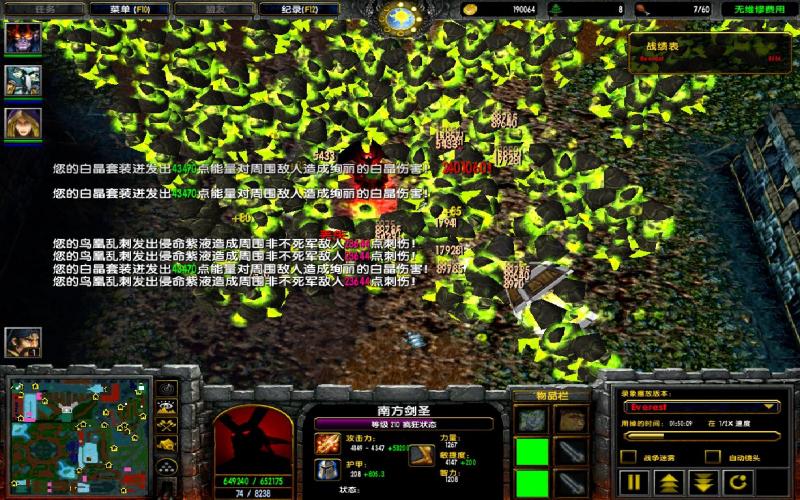
Task: Click the bearded hero portrait above the minimap
Action: tap(21, 343)
